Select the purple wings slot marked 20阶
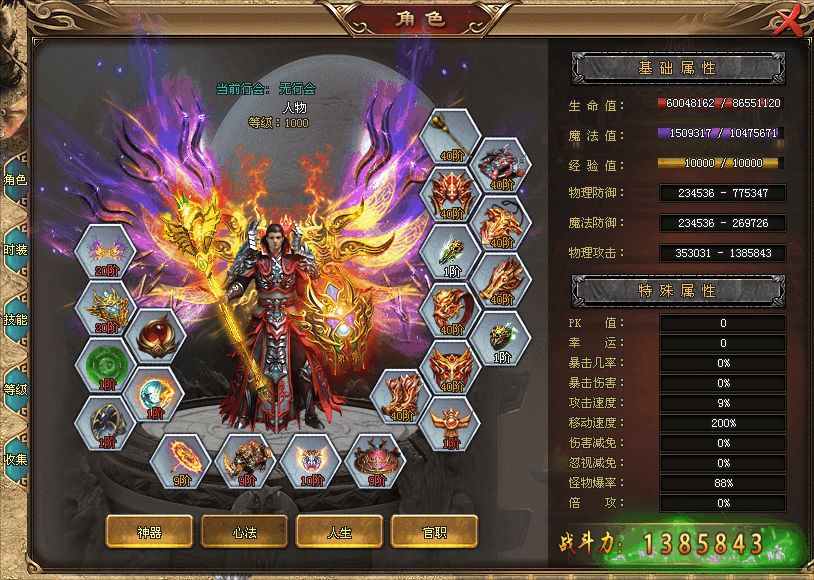 tap(105, 252)
